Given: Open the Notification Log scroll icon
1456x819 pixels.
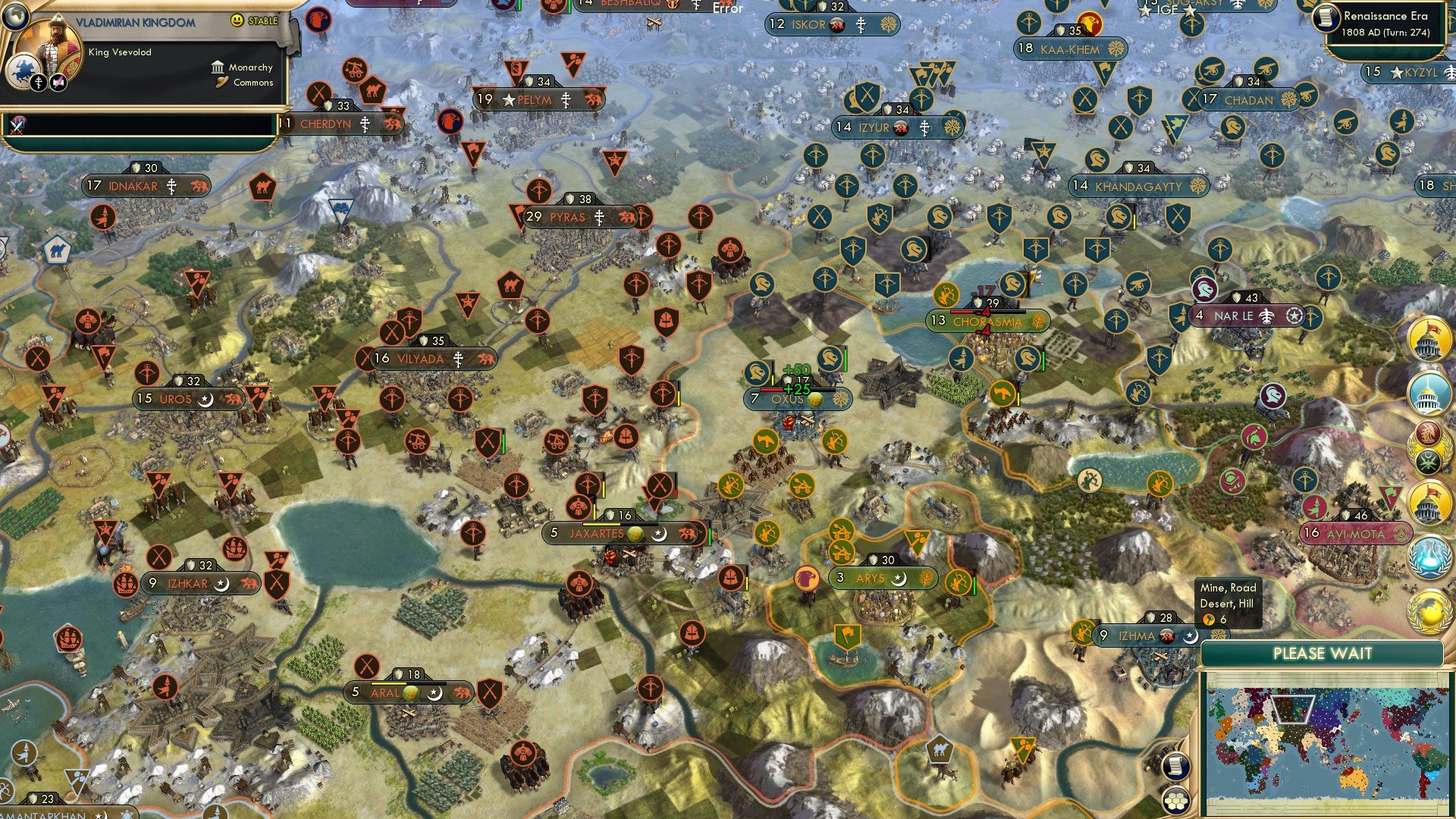Looking at the screenshot, I should click(1176, 767).
